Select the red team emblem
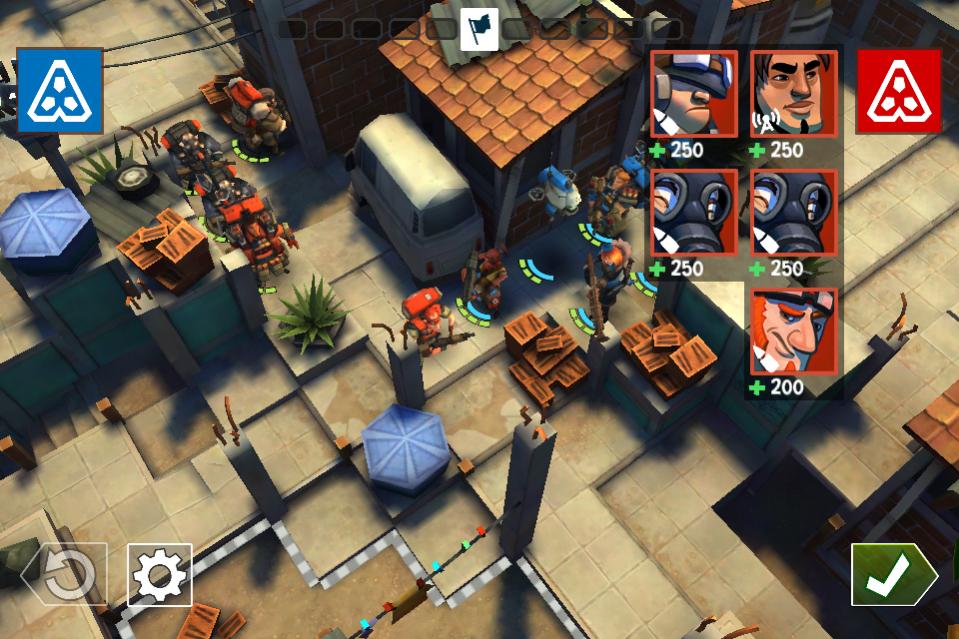Viewport: 959px width, 639px height. point(898,91)
